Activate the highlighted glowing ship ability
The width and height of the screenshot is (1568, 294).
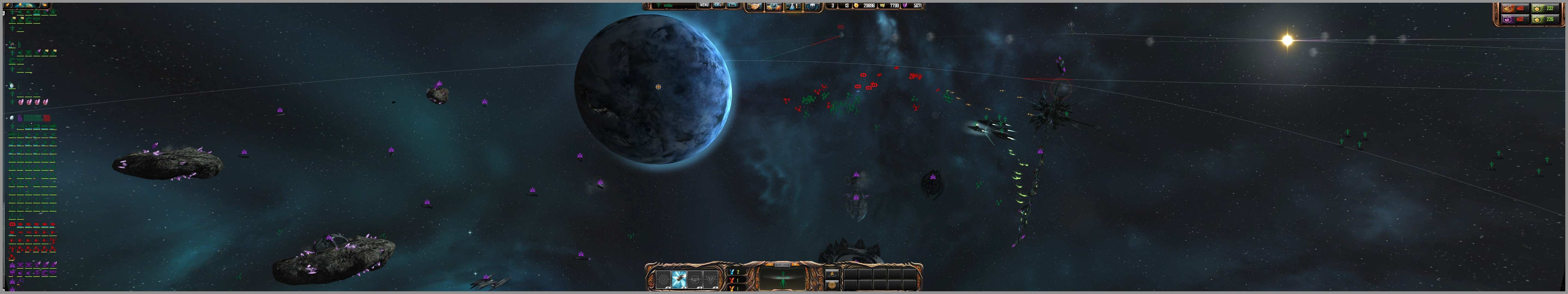point(679,279)
